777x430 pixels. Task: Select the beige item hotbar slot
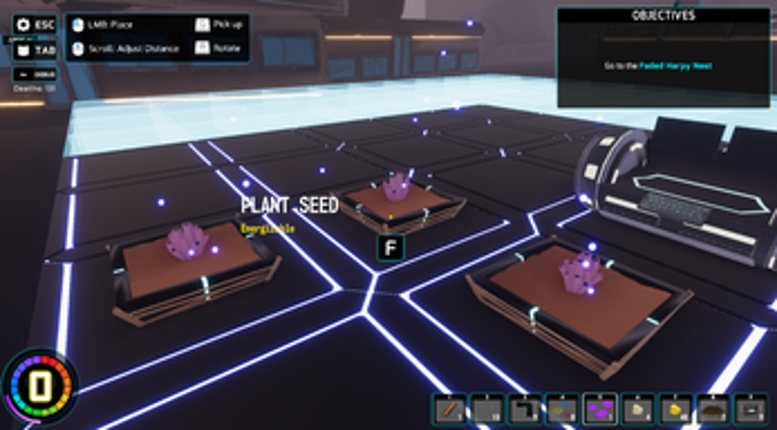637,408
